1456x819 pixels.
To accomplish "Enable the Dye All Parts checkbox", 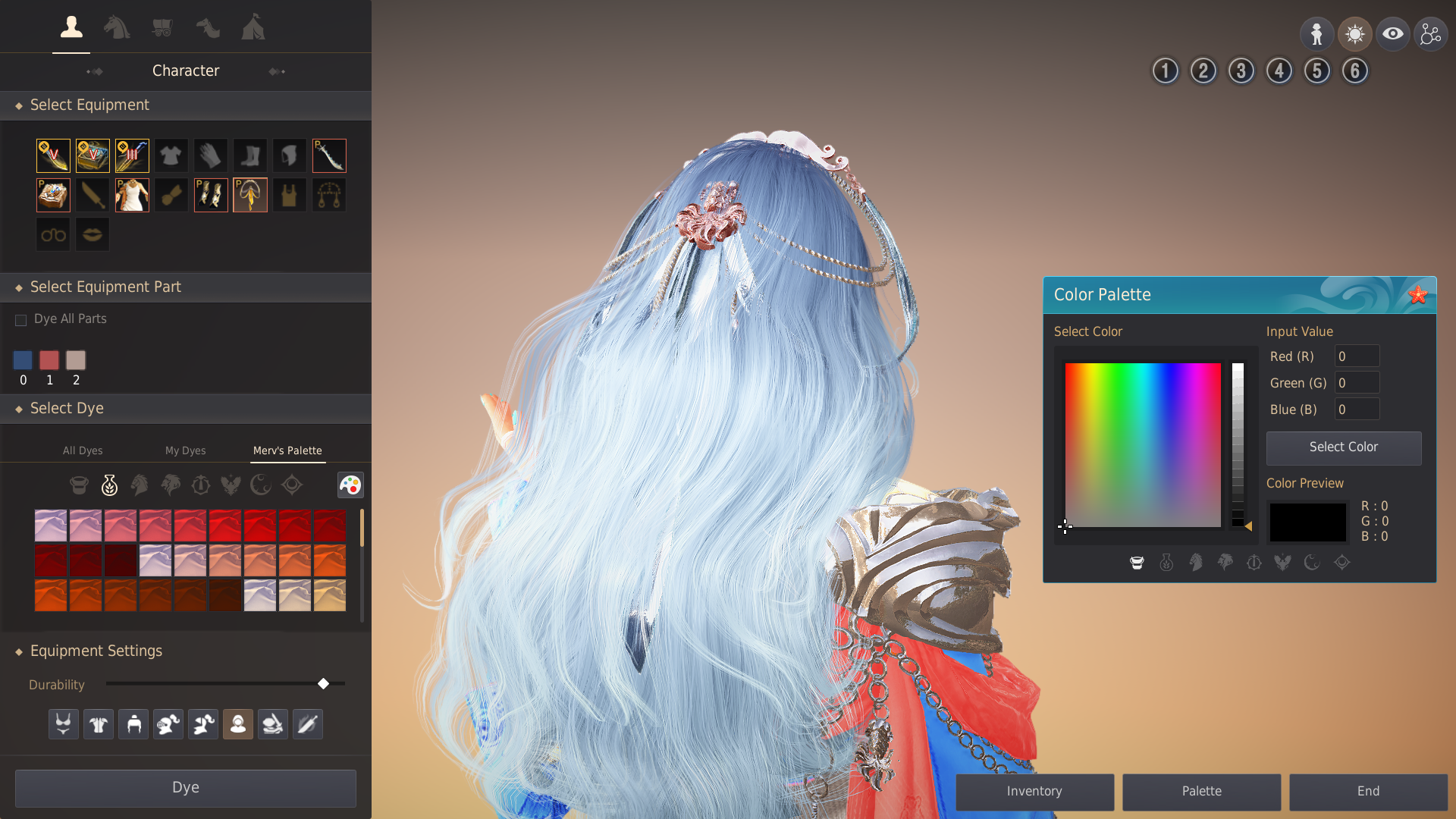I will (20, 319).
